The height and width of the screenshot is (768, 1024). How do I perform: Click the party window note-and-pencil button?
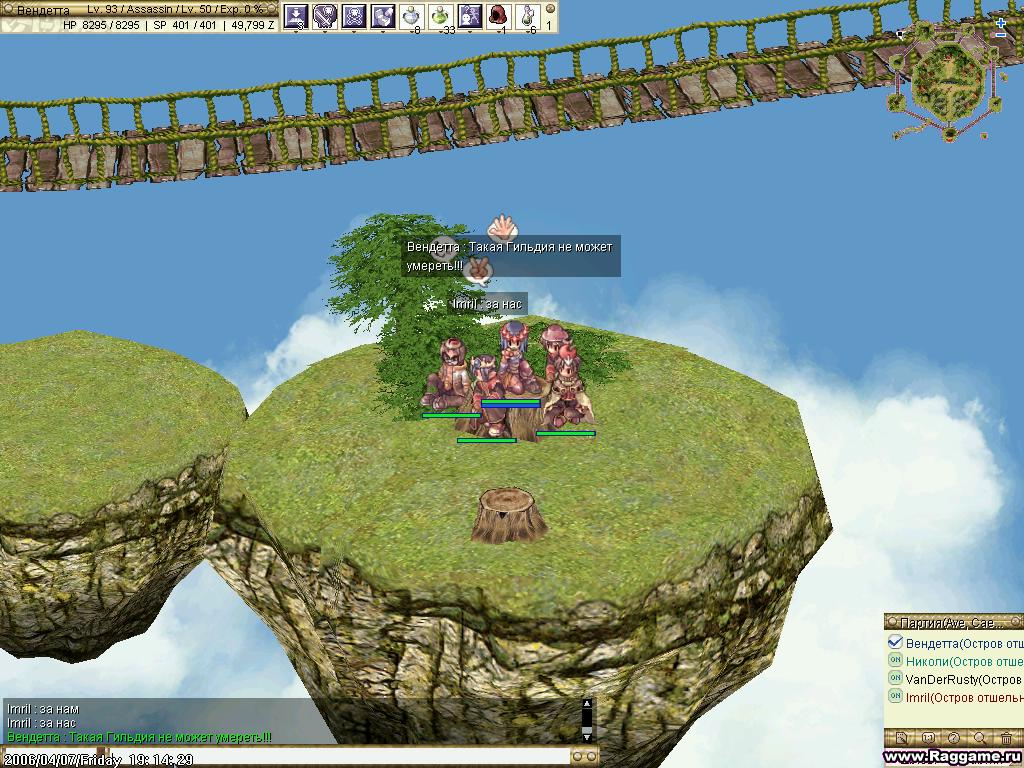pyautogui.click(x=902, y=738)
